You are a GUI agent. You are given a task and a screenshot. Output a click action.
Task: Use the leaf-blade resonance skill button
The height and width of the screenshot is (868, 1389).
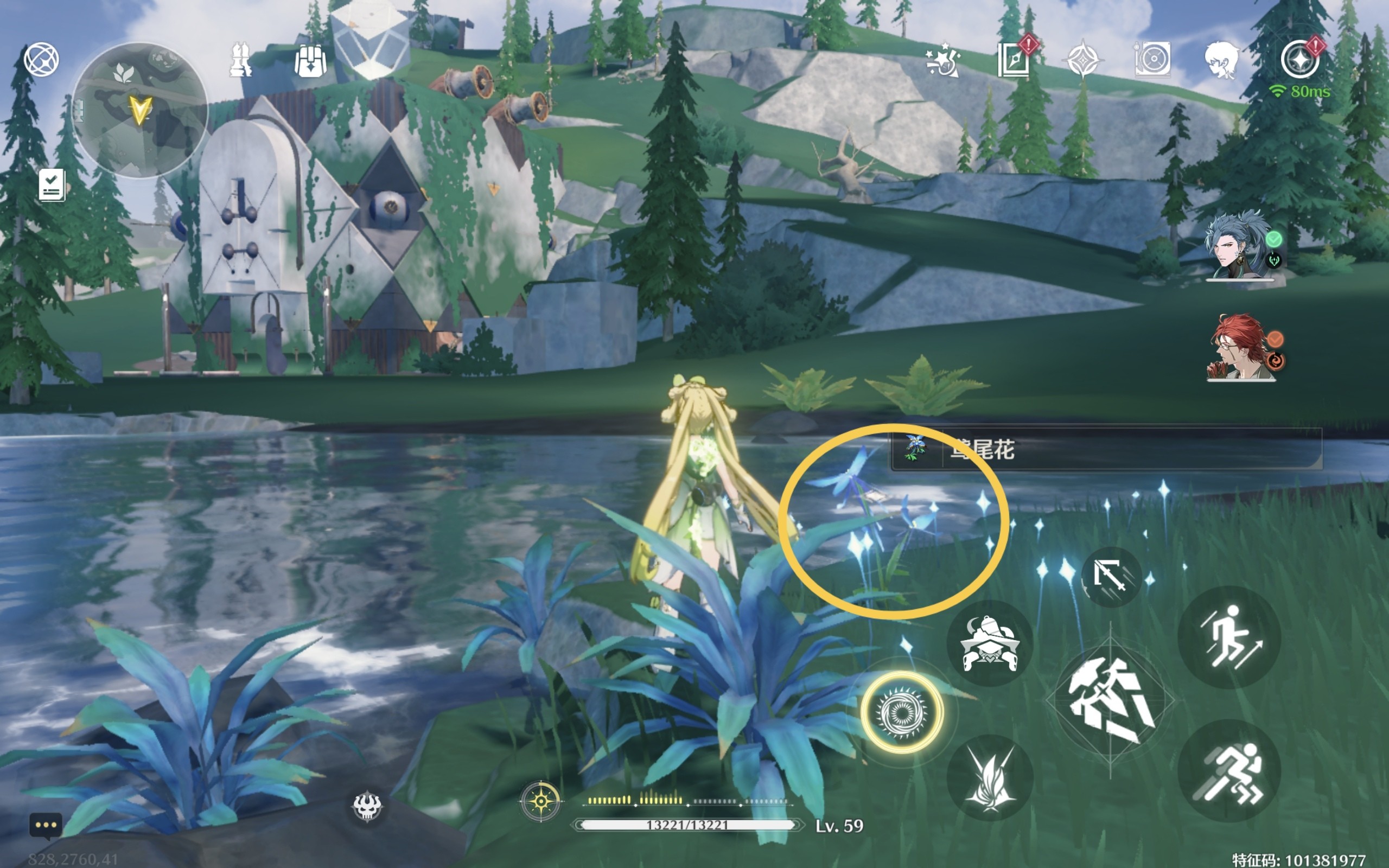coord(990,777)
